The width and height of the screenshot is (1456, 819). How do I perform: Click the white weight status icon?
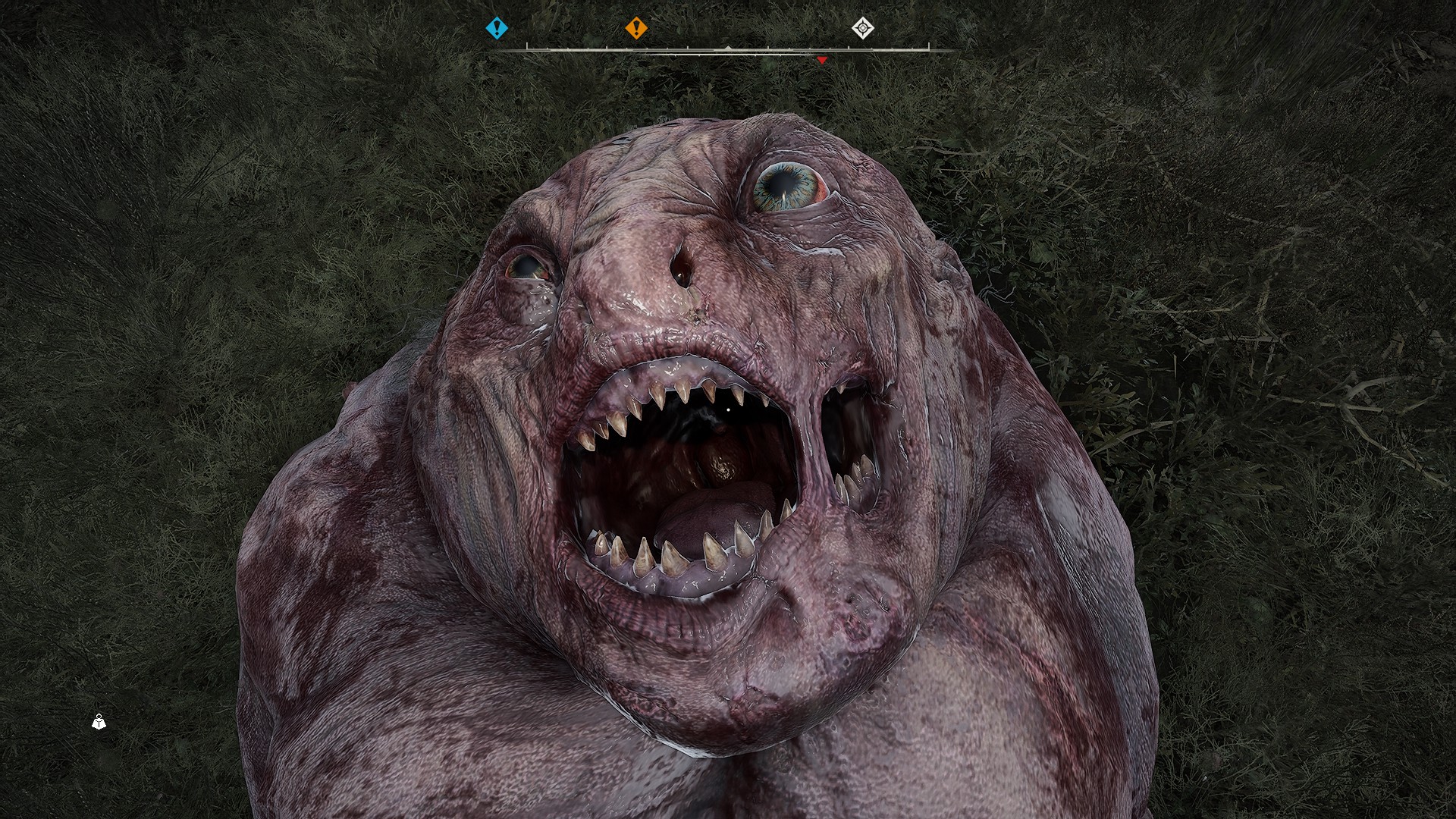tap(99, 722)
